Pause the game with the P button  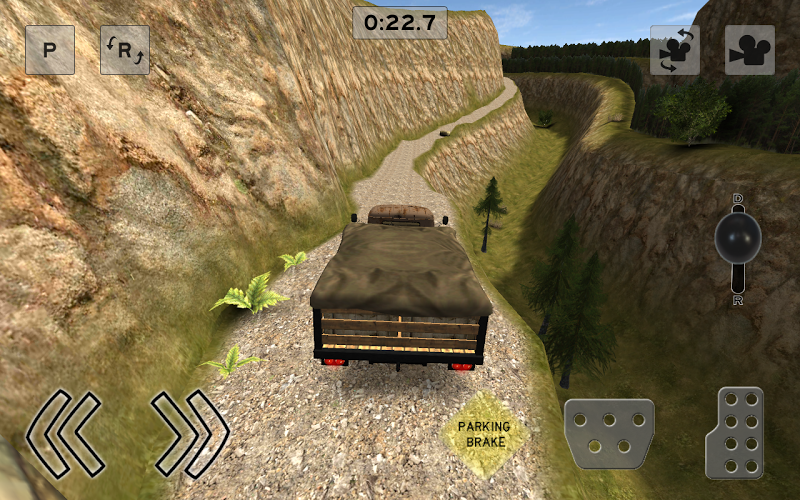(x=50, y=50)
